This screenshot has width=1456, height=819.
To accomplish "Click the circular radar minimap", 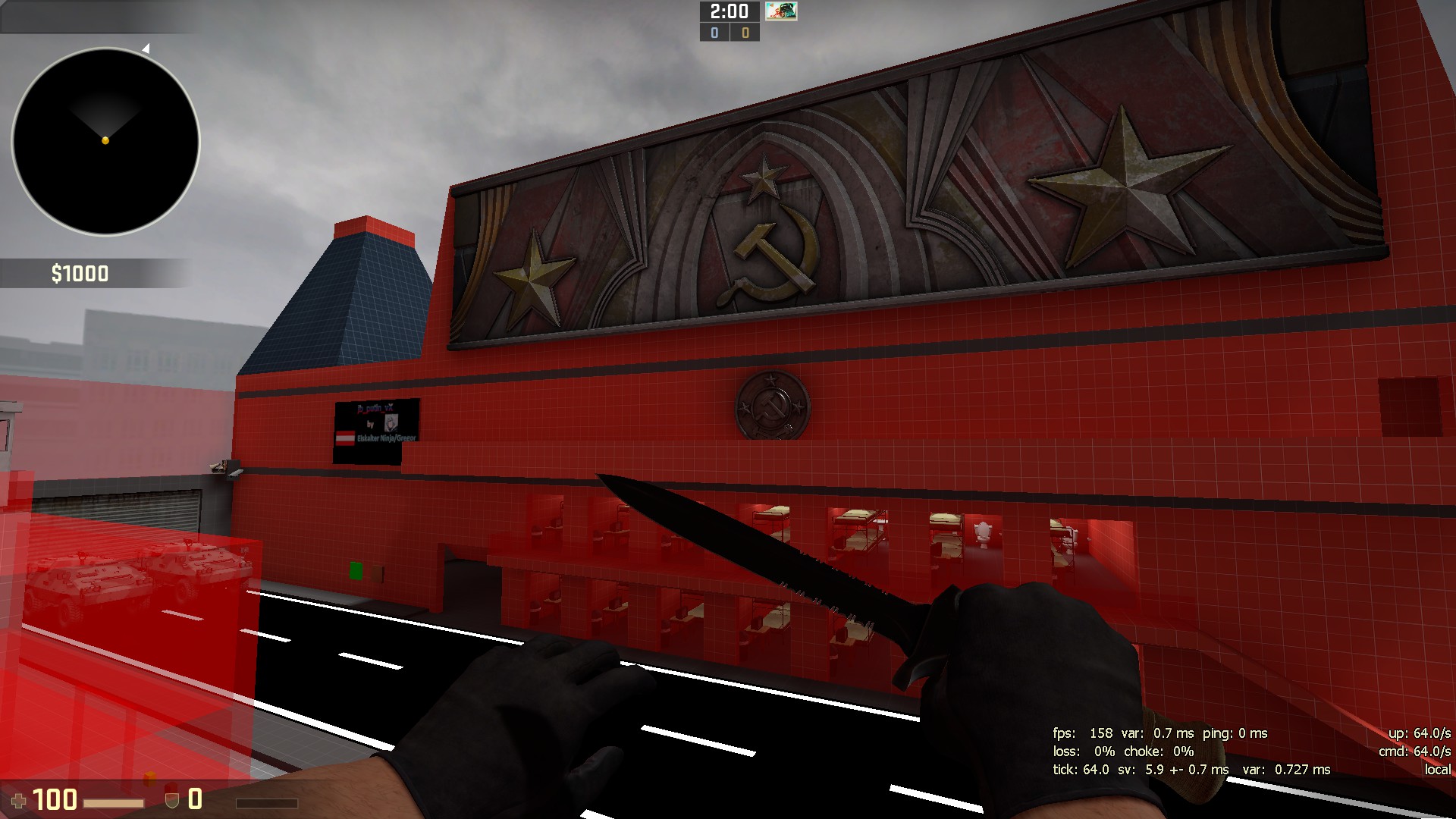I will [x=105, y=142].
